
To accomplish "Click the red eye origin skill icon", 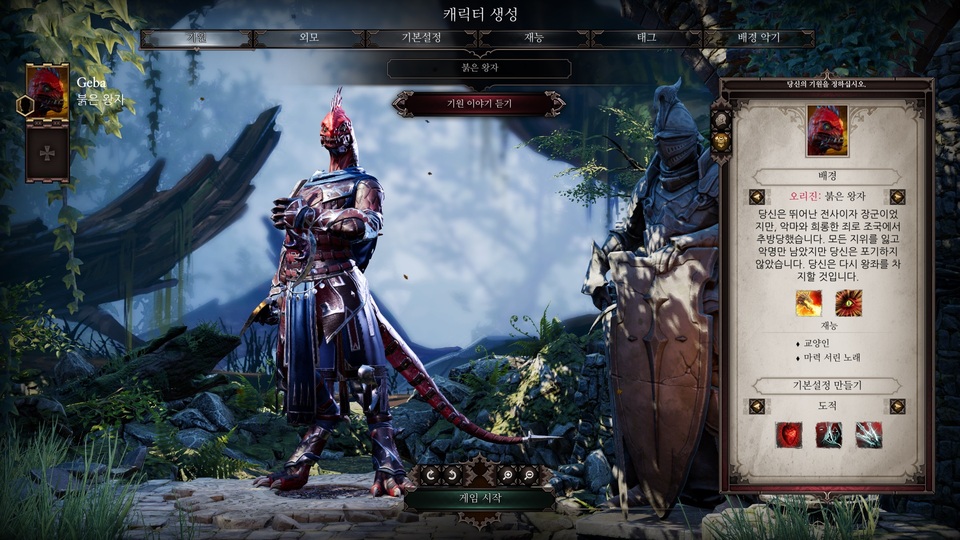I will pyautogui.click(x=849, y=302).
